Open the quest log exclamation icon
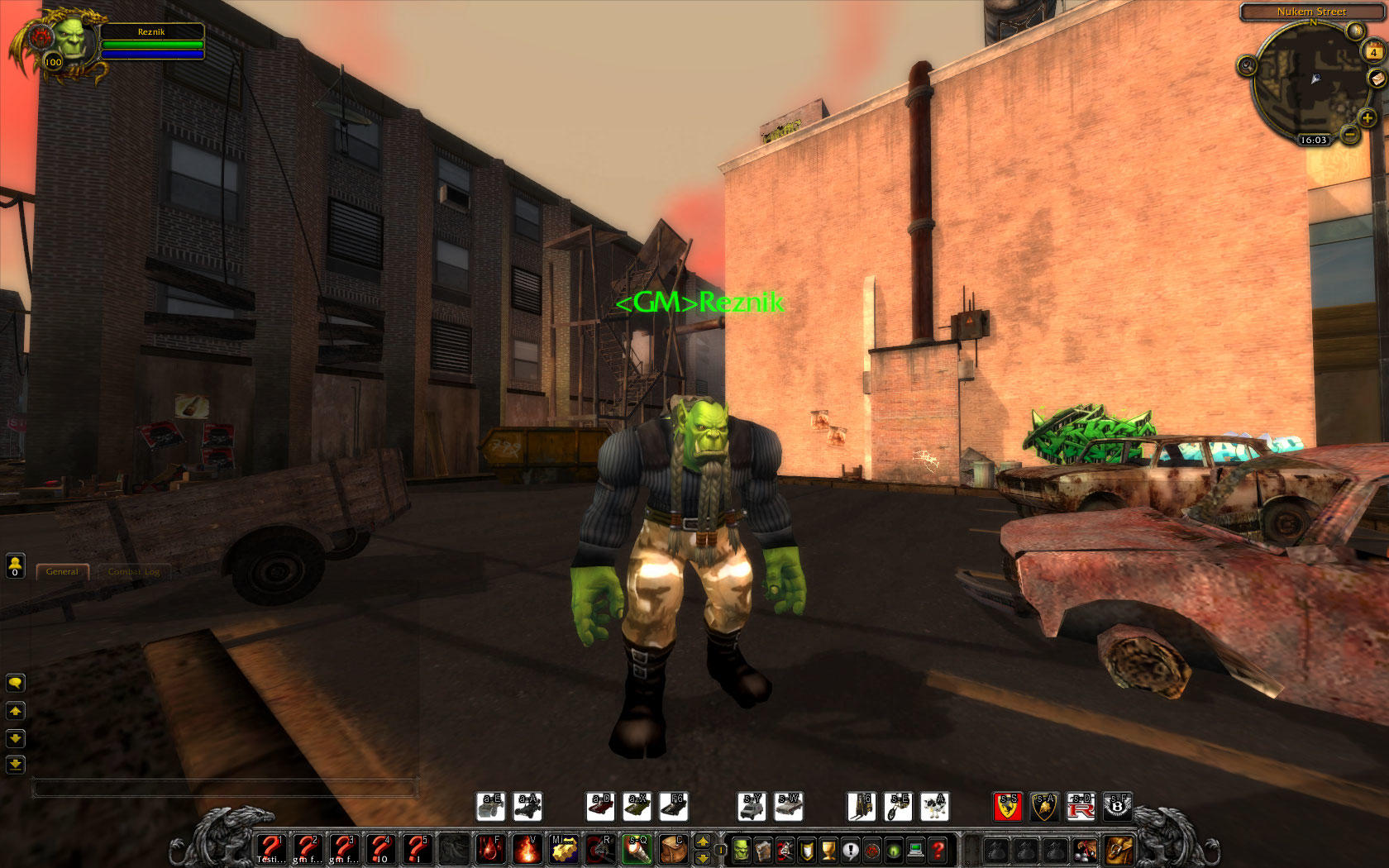1389x868 pixels. point(850,851)
